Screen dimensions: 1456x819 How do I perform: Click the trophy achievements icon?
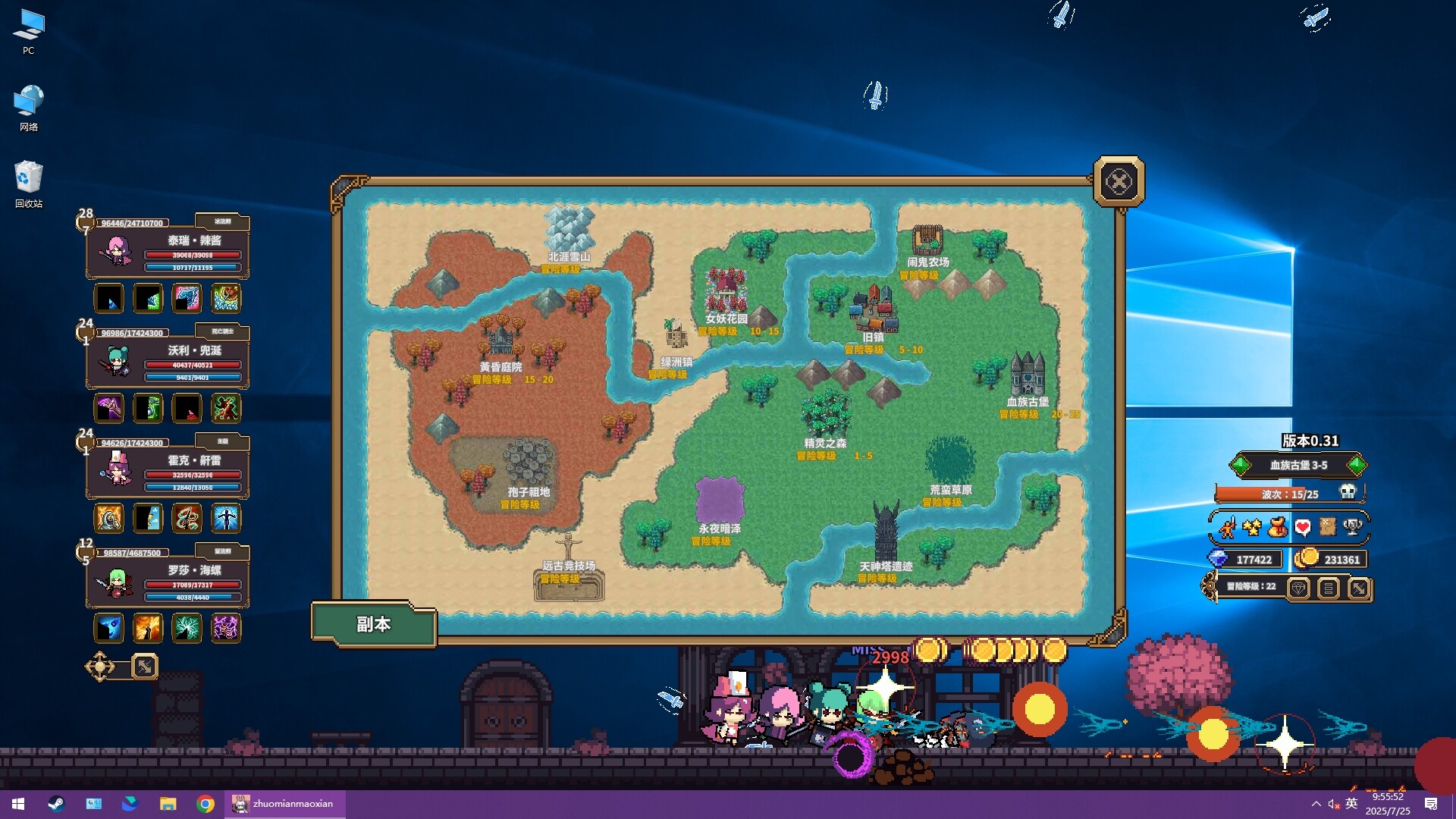pyautogui.click(x=1352, y=527)
